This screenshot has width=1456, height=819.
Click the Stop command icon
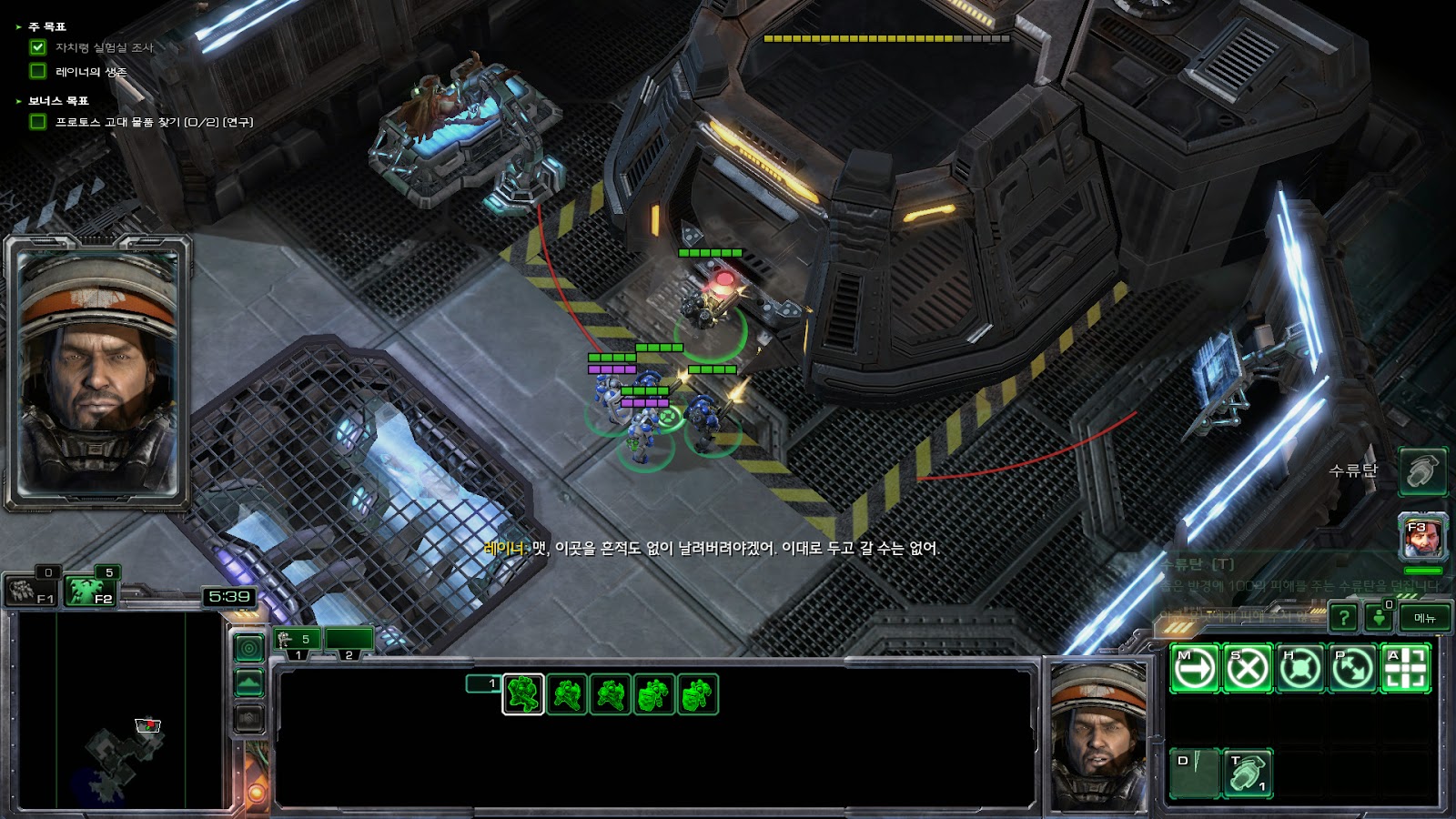click(x=1247, y=669)
